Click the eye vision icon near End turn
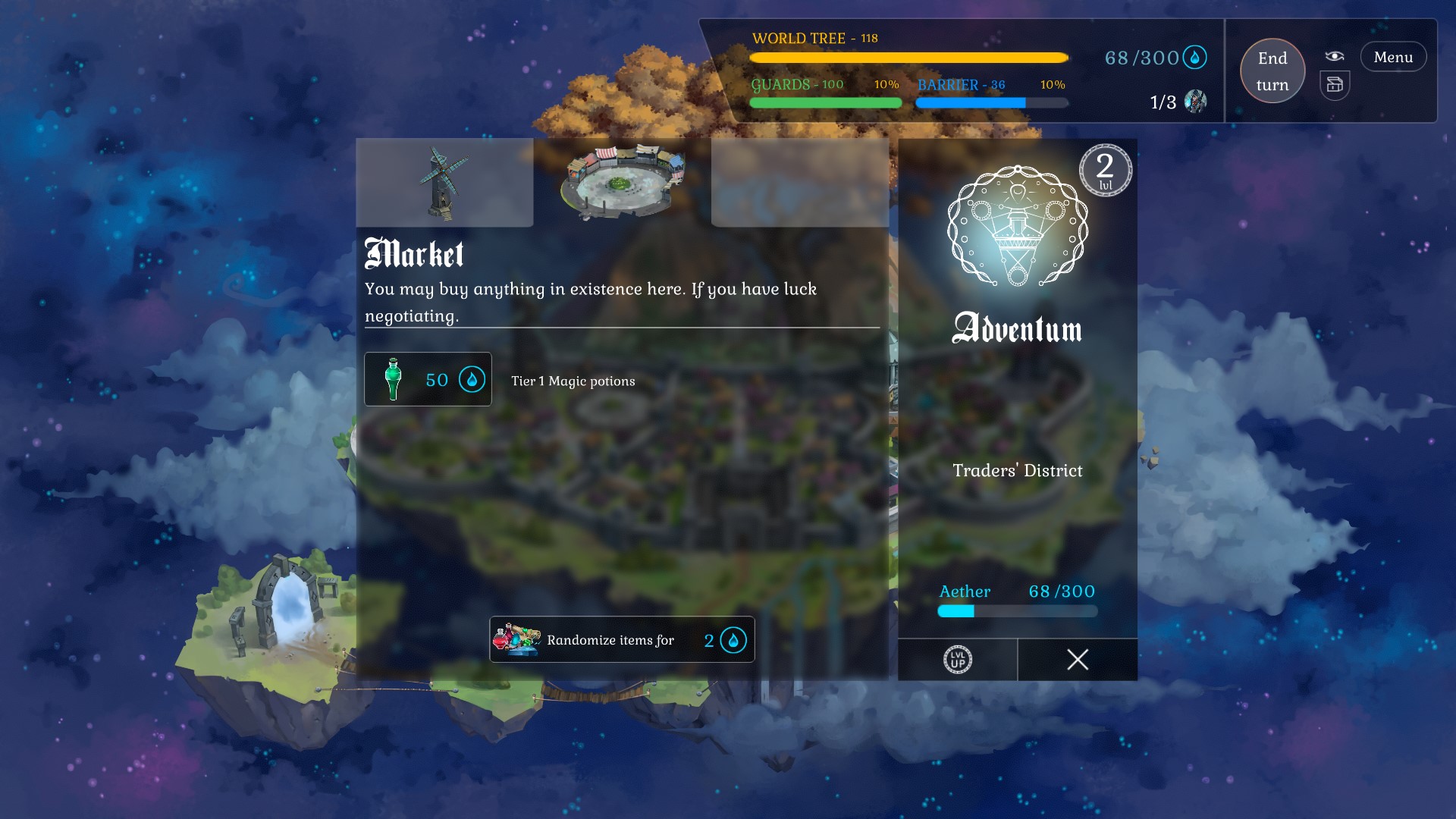 tap(1335, 55)
